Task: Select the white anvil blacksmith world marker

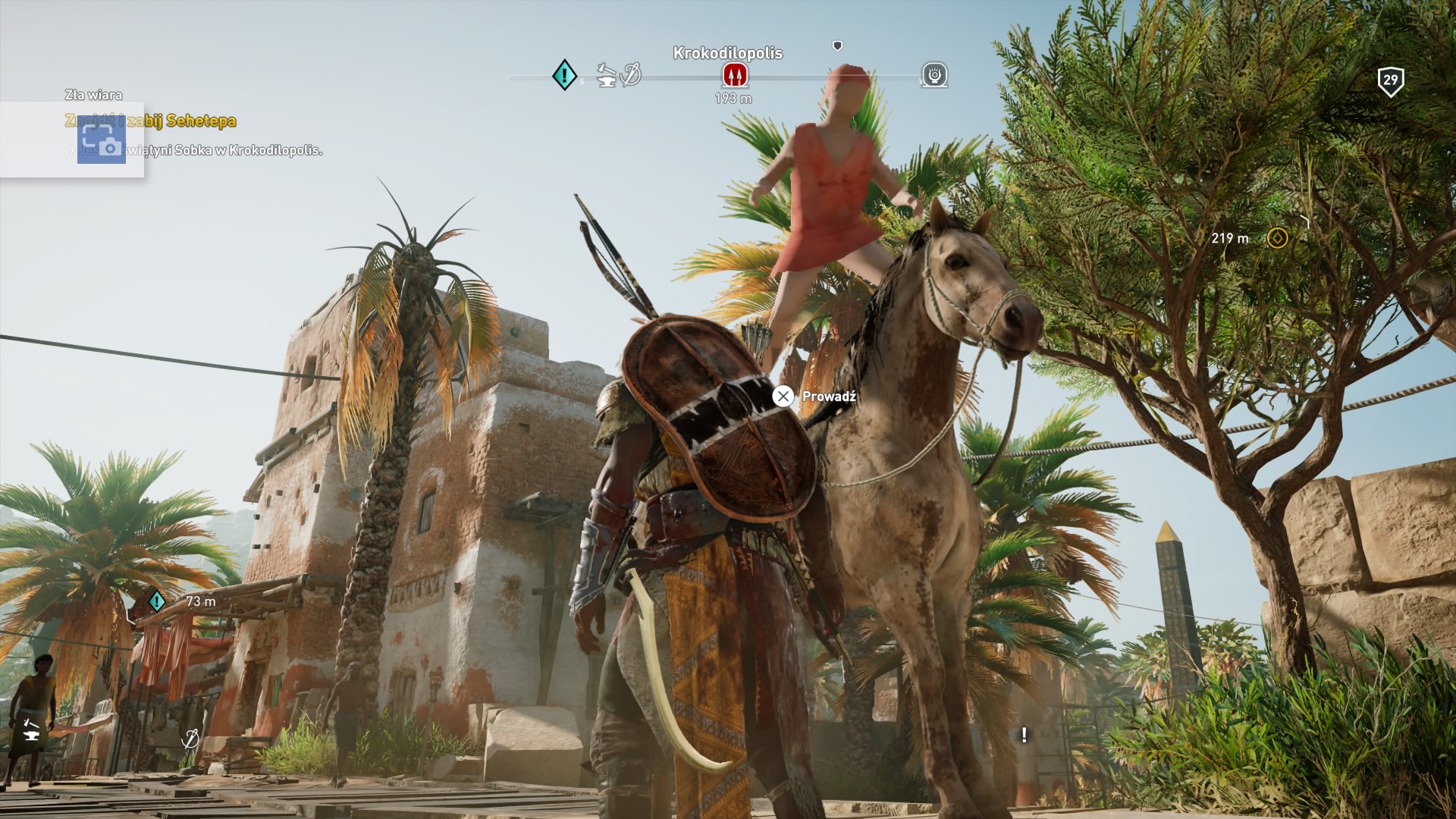Action: point(32,730)
